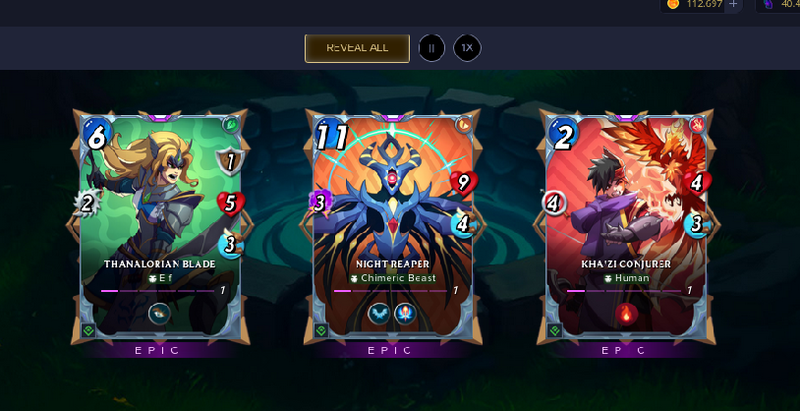Image resolution: width=800 pixels, height=411 pixels.
Task: Open Kha'zi Conjurer's flame ability icon
Action: 627,313
